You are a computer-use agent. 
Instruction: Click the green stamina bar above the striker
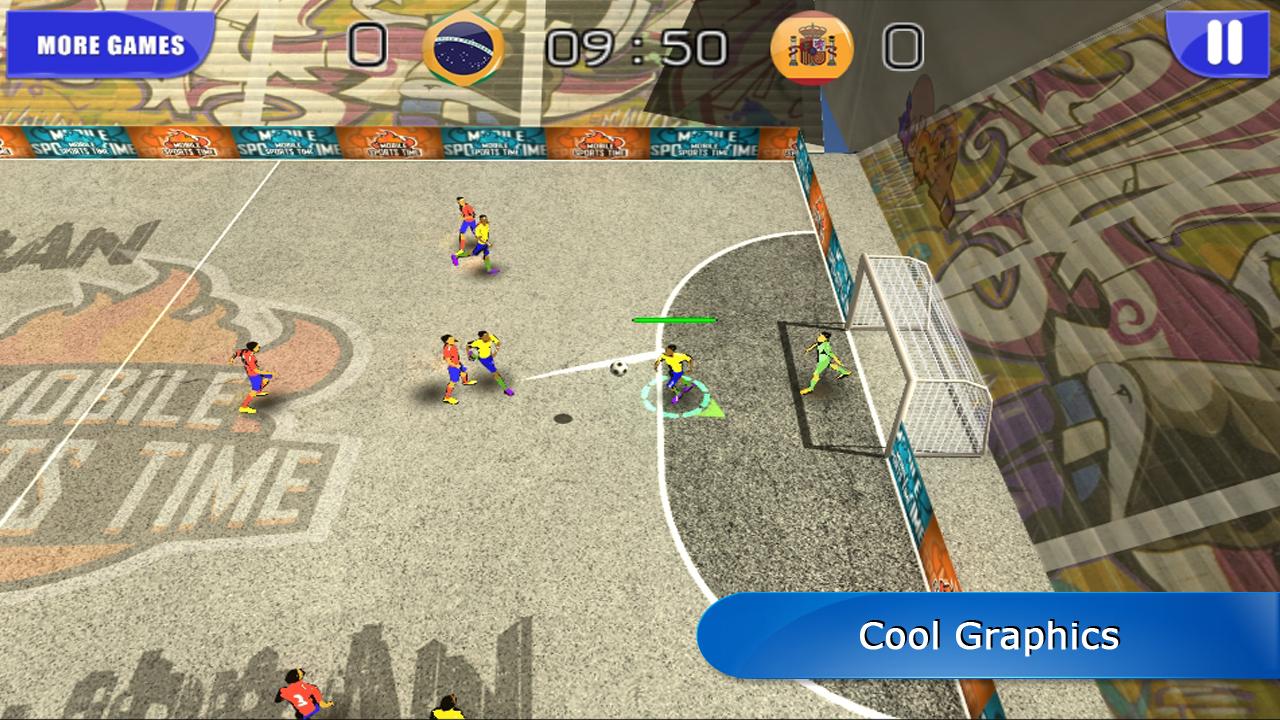[x=674, y=318]
